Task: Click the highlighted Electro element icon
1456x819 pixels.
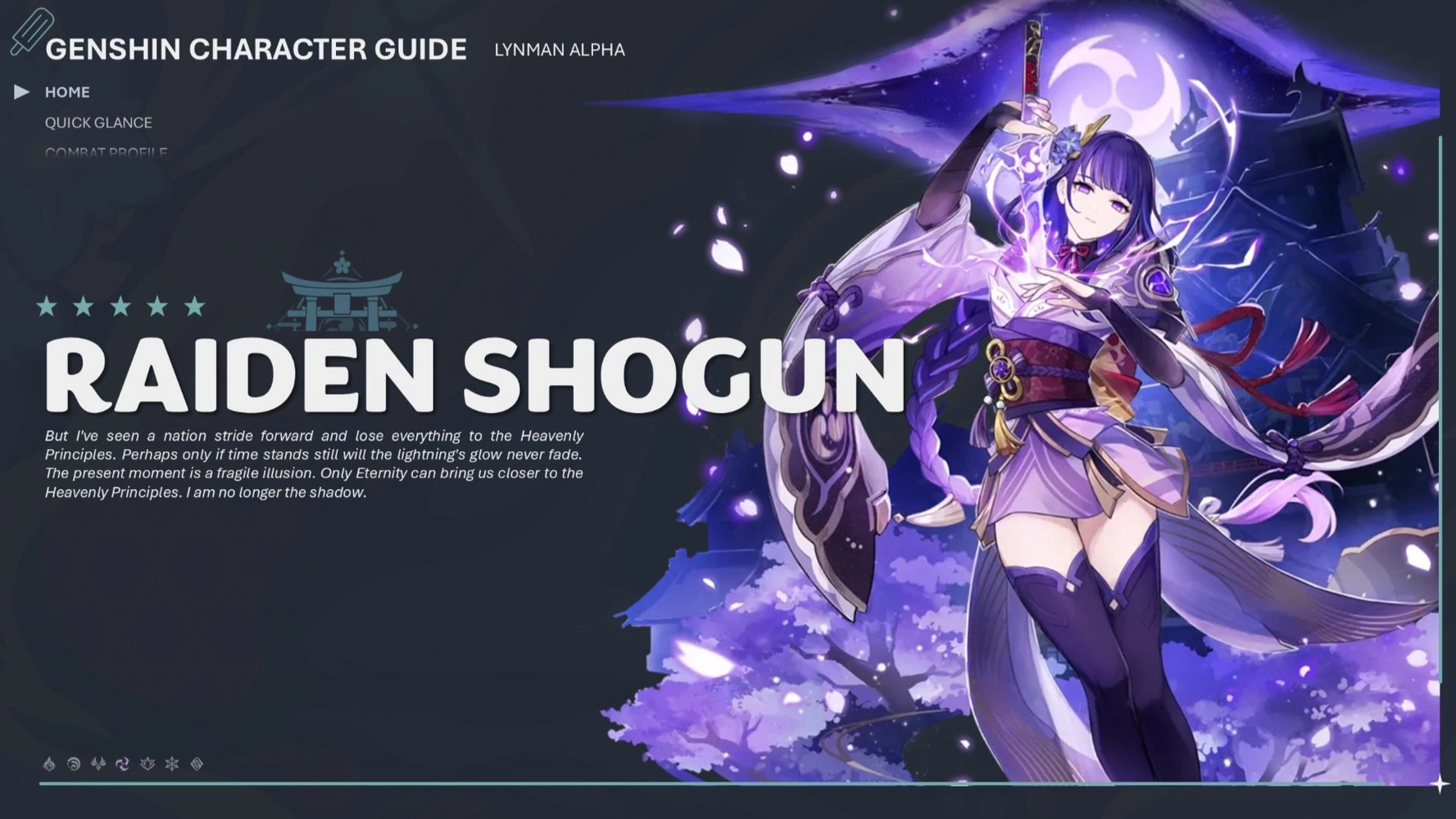Action: coord(123,763)
